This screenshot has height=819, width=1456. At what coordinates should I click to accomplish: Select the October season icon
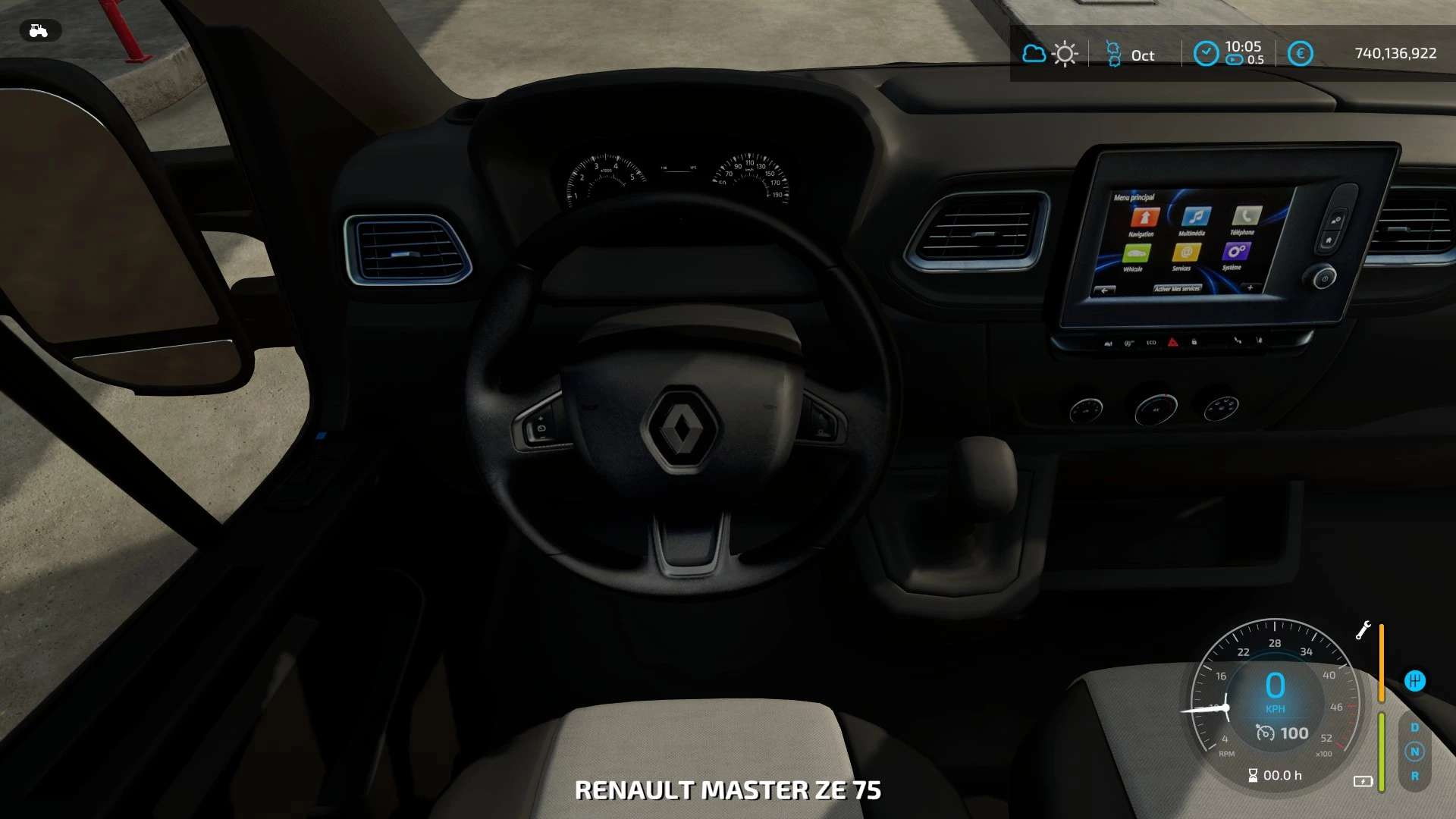[x=1113, y=54]
